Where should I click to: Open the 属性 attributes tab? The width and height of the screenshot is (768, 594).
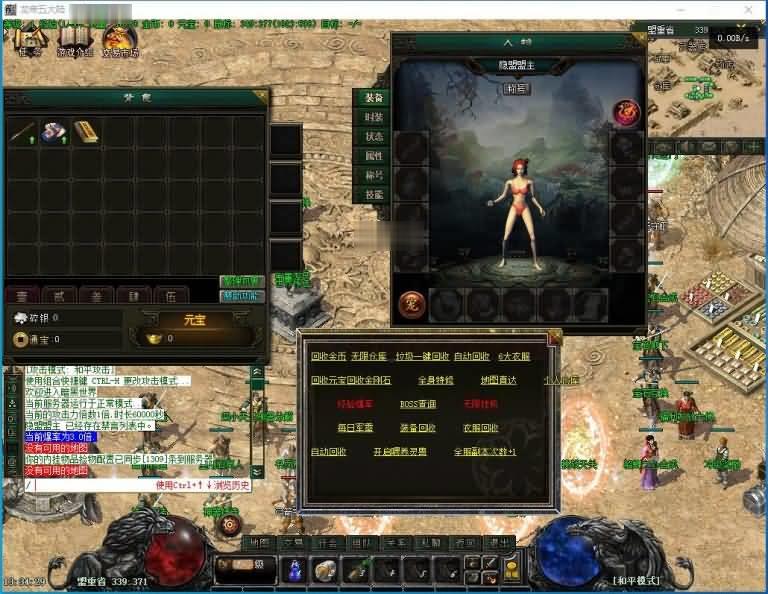pos(373,156)
